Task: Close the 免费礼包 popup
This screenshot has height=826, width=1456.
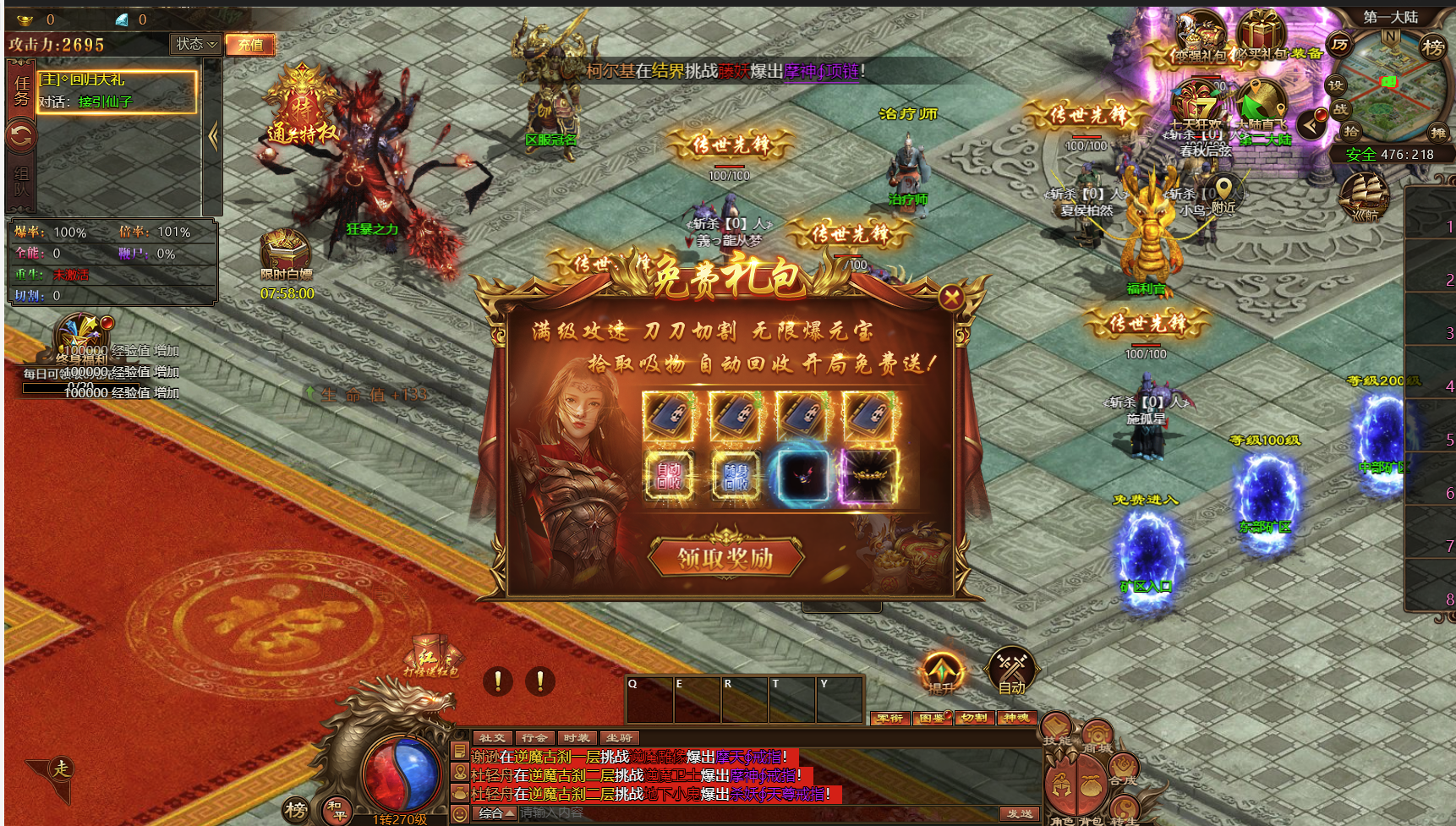Action: tap(951, 297)
